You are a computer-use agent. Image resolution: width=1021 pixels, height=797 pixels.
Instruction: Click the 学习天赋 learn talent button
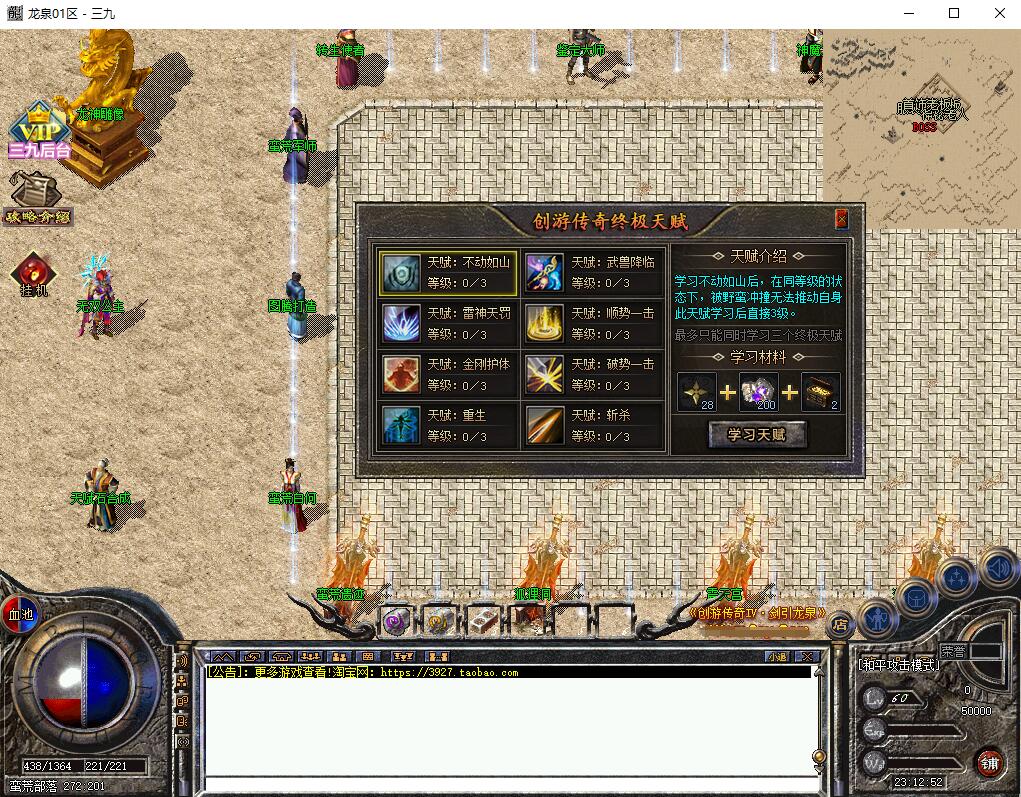(757, 434)
